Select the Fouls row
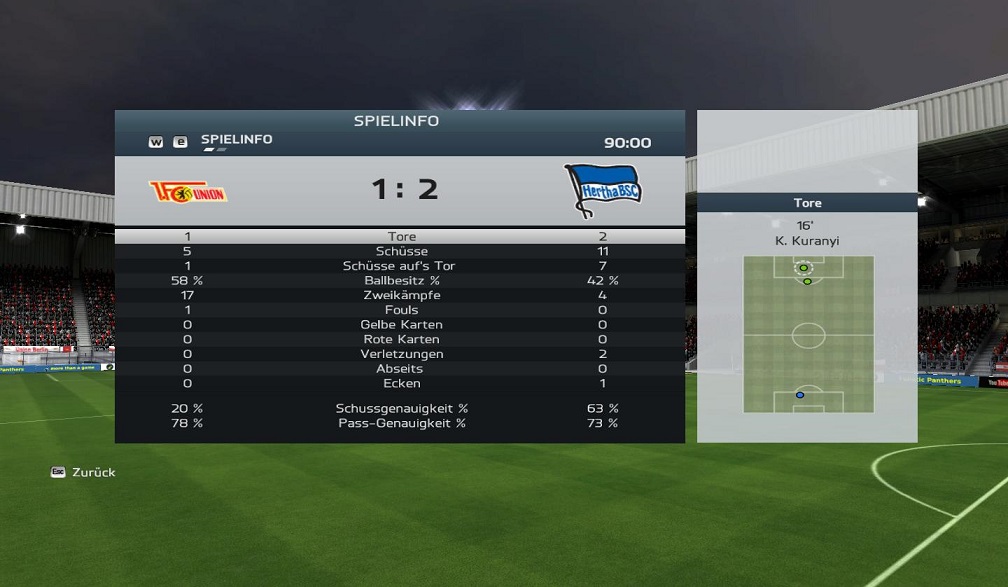1008x587 pixels. (x=401, y=310)
